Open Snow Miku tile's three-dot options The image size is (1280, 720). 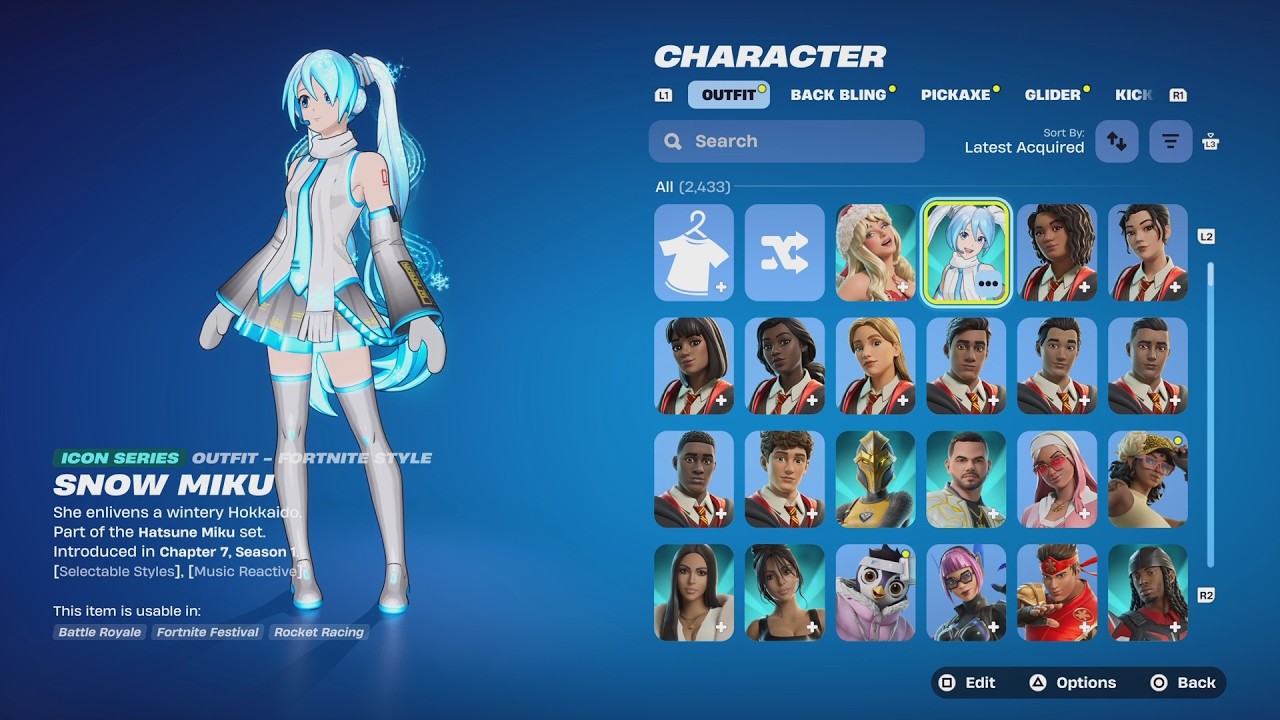point(989,284)
